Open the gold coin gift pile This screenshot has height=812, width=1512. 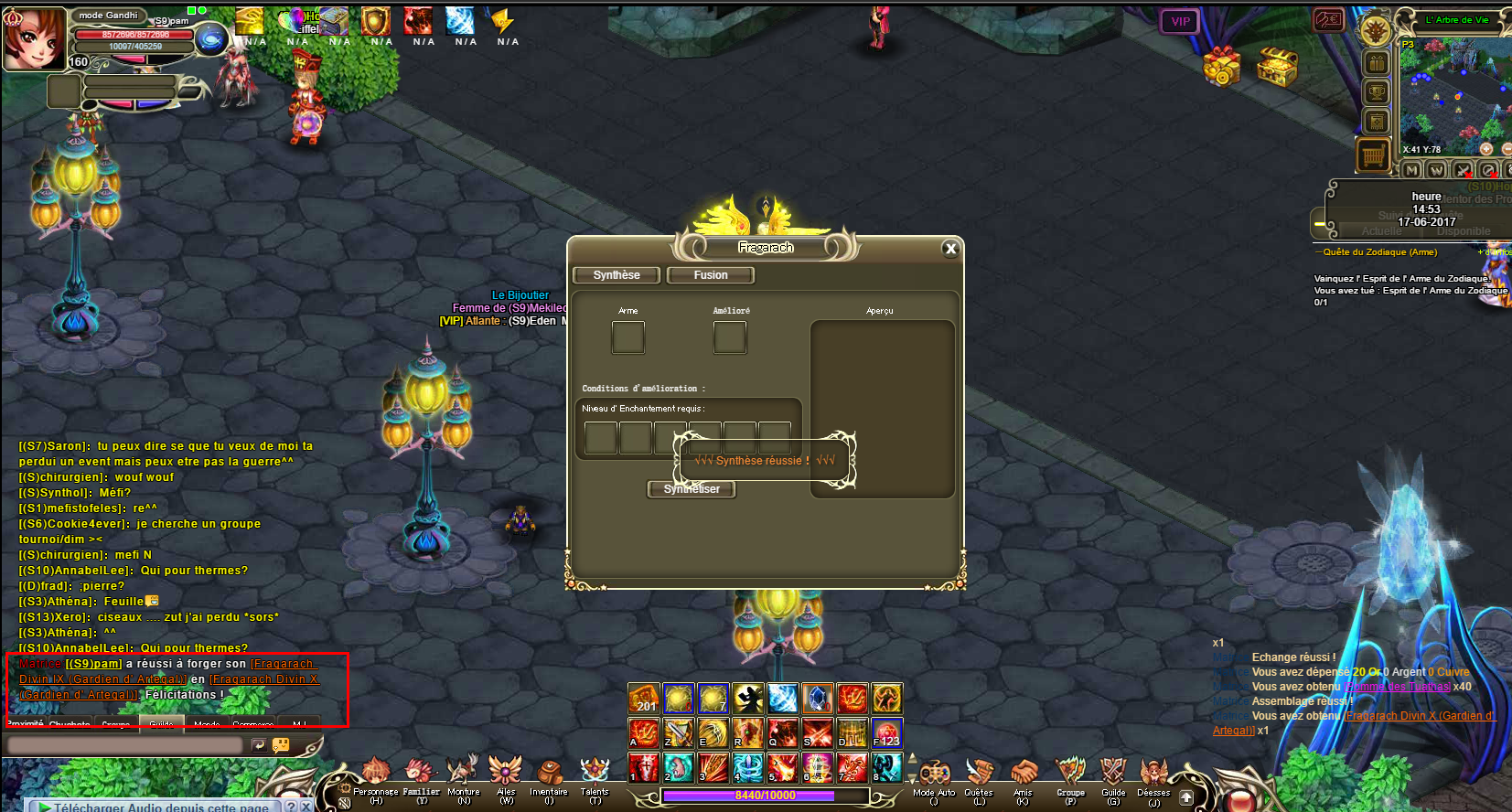tap(1221, 66)
